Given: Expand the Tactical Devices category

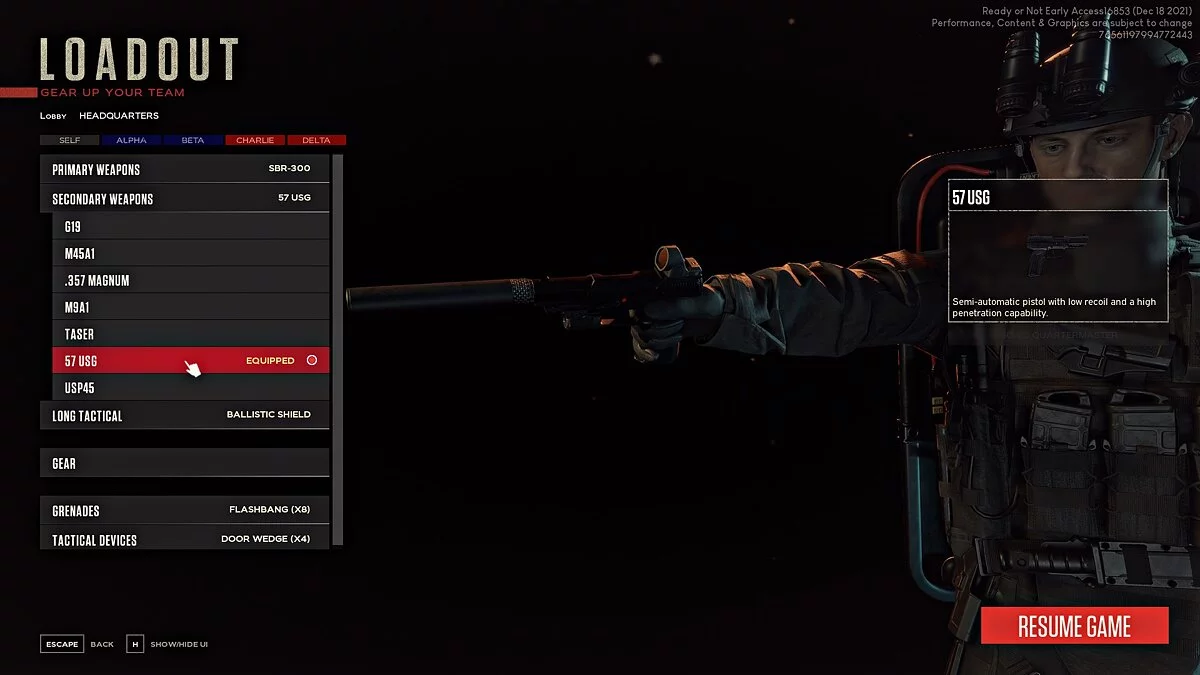Looking at the screenshot, I should pyautogui.click(x=184, y=539).
